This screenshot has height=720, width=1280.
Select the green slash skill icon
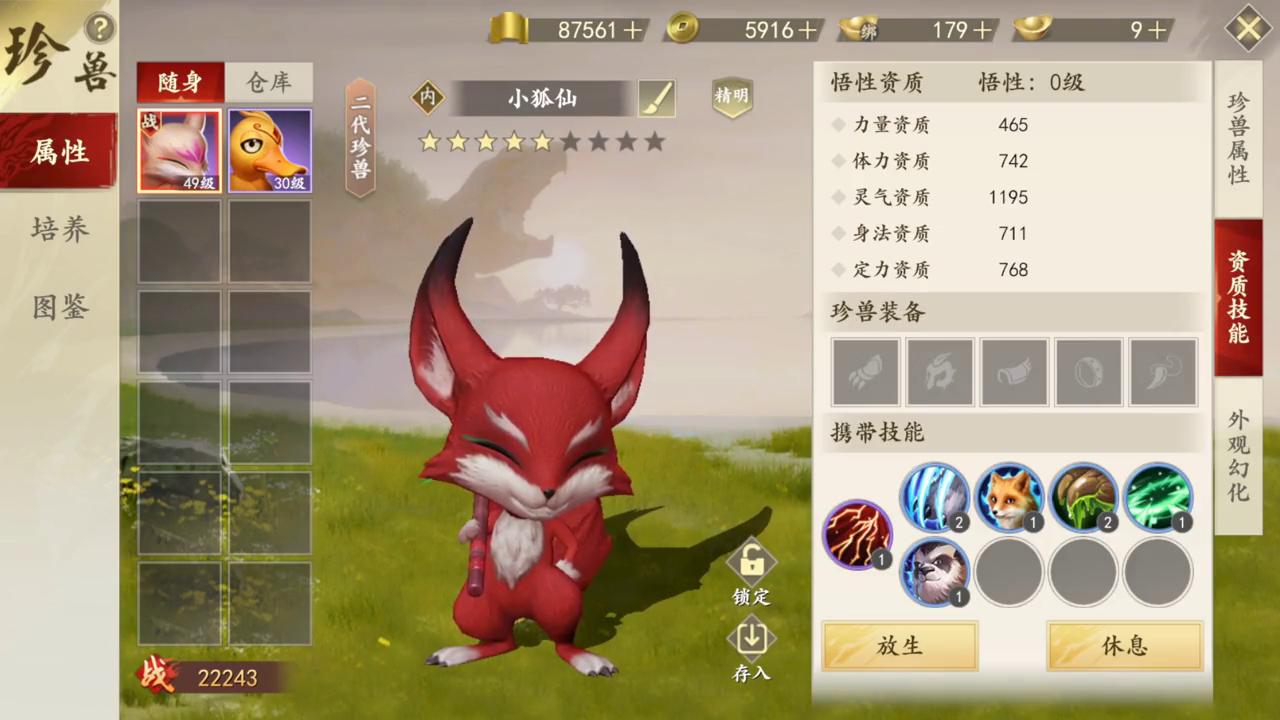coord(1157,497)
